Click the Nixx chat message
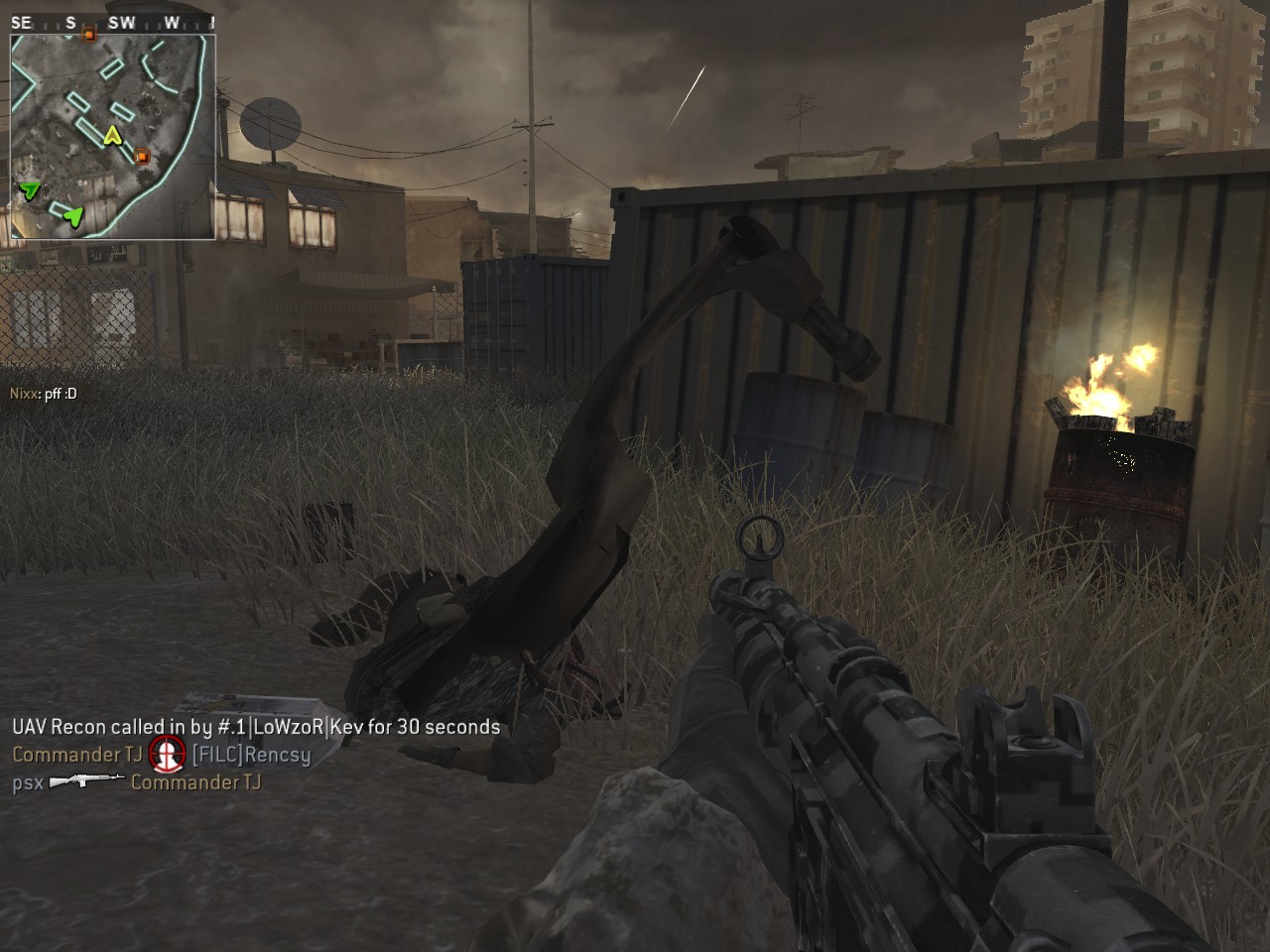 pos(44,394)
